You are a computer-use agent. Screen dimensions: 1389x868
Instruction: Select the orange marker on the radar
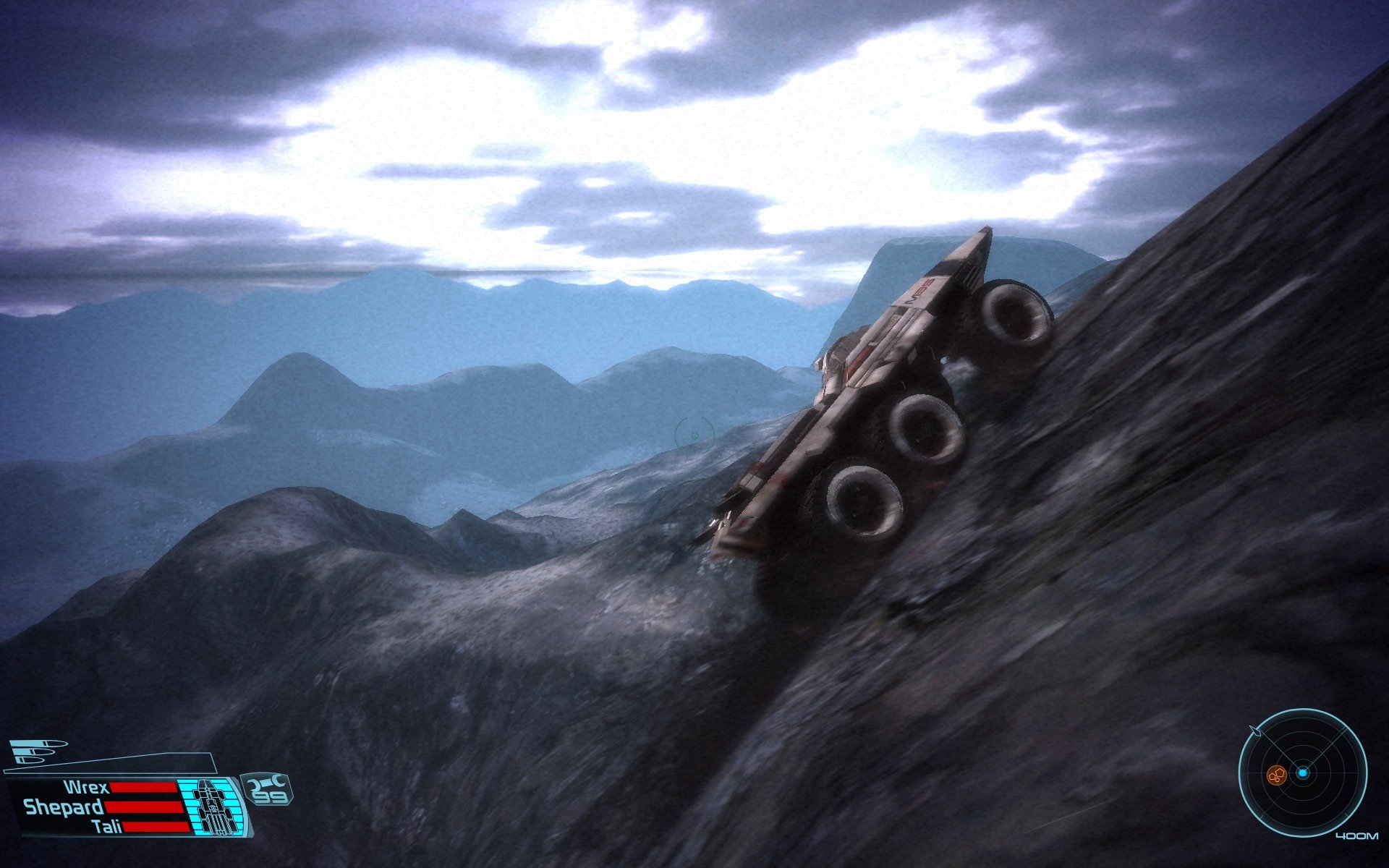1276,775
